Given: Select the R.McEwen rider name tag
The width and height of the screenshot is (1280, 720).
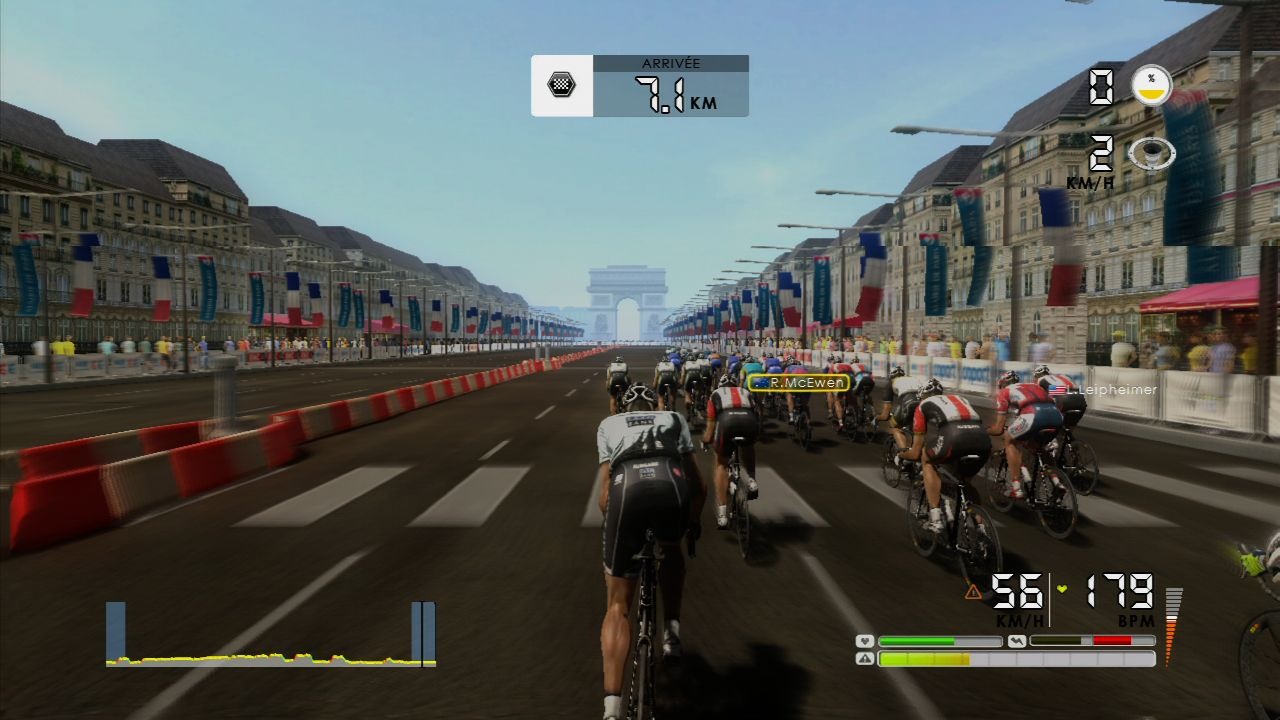Looking at the screenshot, I should tap(798, 382).
